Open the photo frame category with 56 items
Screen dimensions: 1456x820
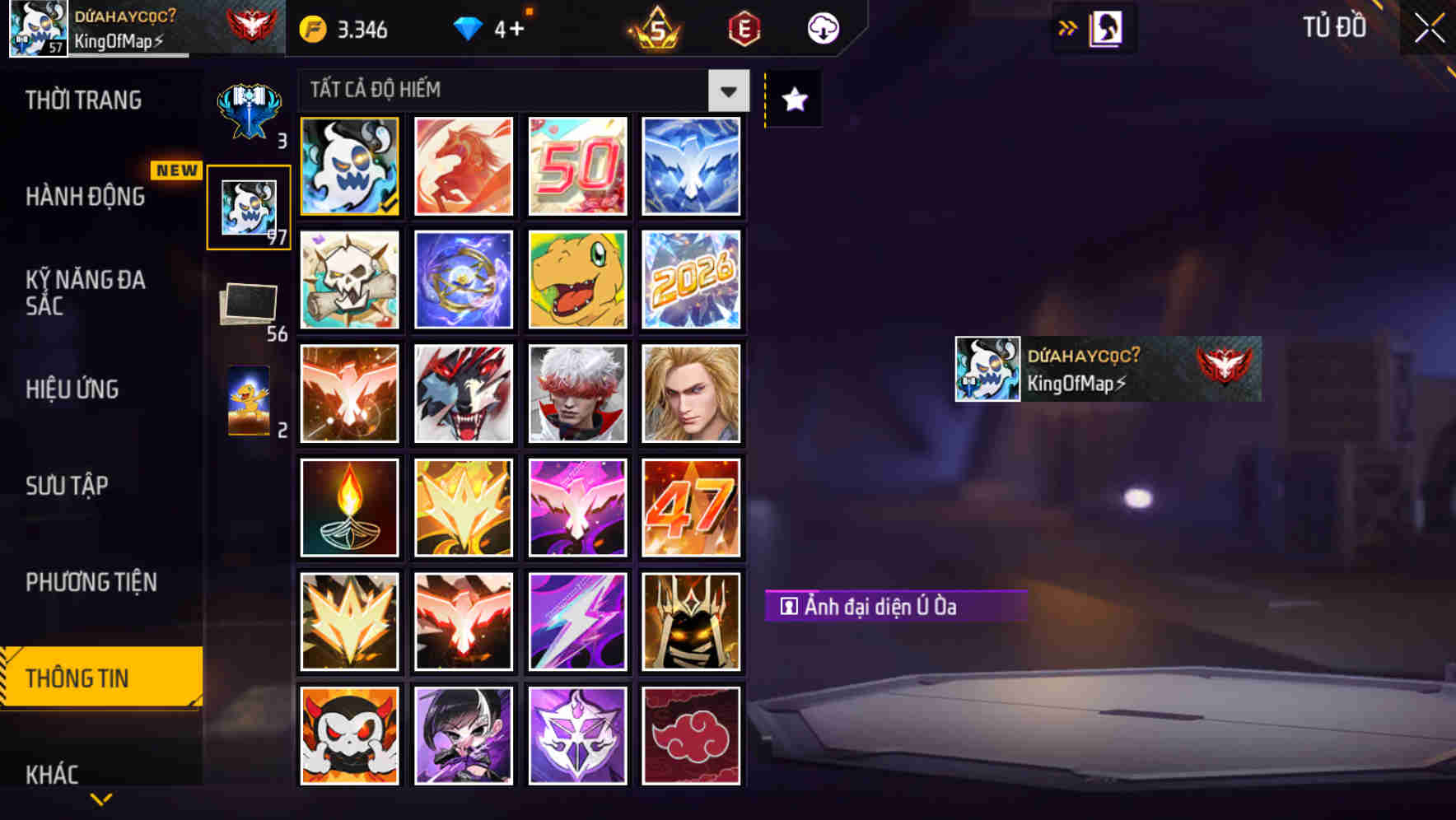pos(250,301)
